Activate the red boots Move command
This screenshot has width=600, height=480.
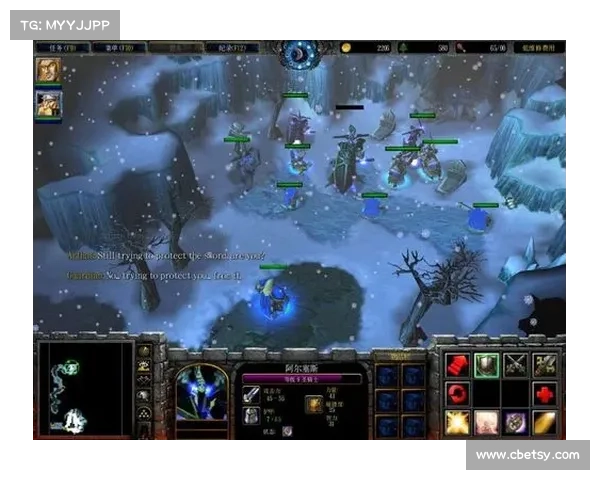point(457,364)
